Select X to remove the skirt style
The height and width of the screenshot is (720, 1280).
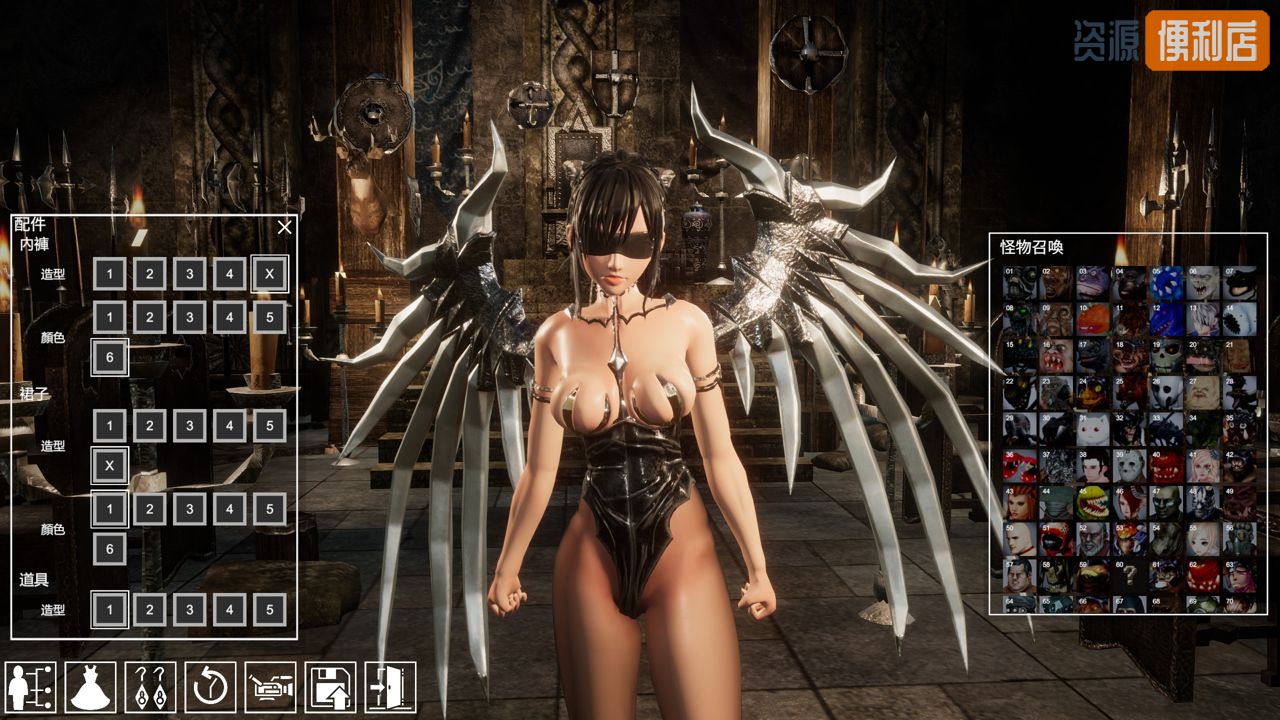click(110, 465)
